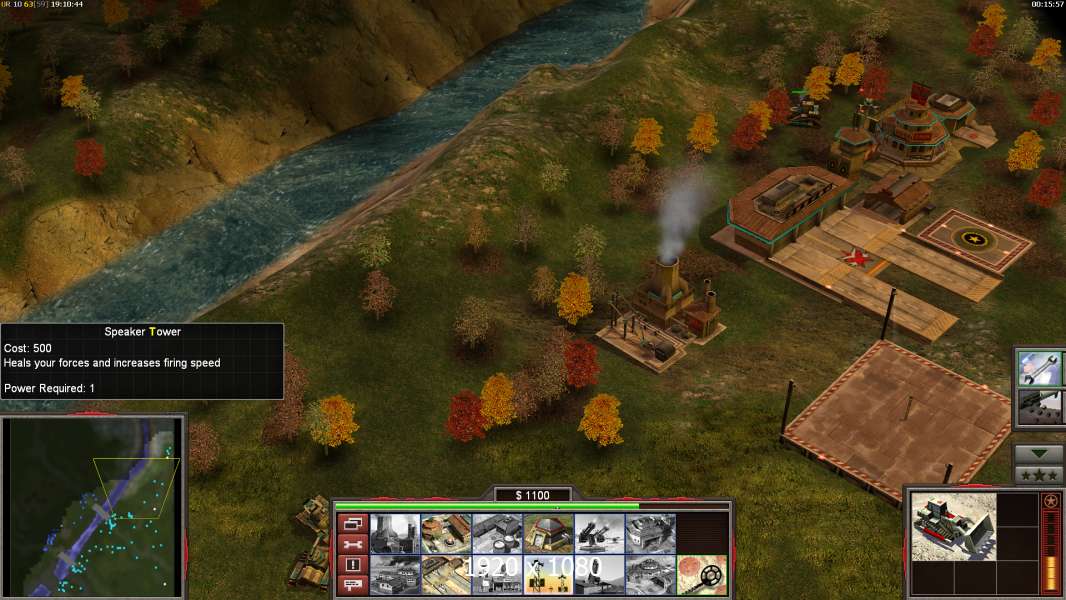1066x600 pixels.
Task: Collapse the powers shortcut with the green arrow
Action: coord(1038,454)
